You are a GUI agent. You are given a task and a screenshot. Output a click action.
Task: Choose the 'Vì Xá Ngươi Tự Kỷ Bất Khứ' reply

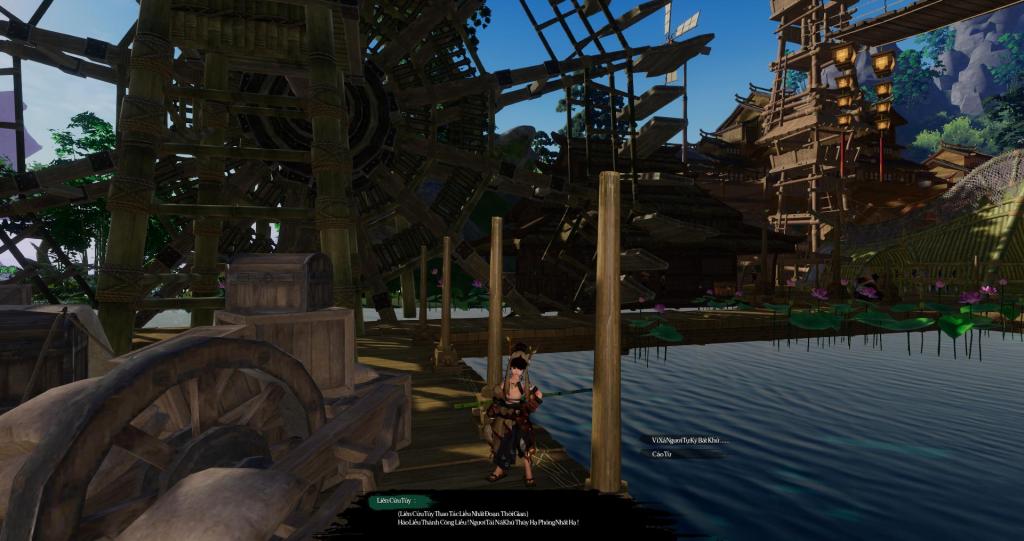click(x=688, y=440)
